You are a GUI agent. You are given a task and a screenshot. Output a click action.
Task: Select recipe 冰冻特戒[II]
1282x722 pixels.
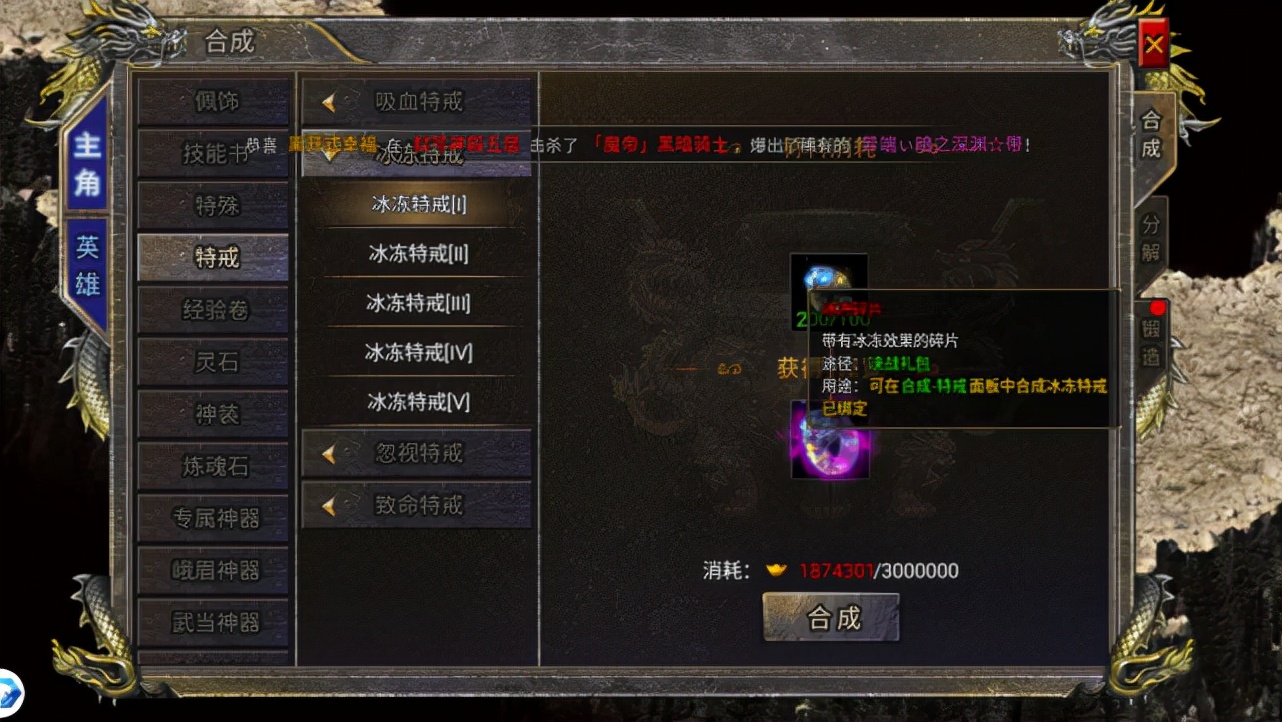point(418,254)
